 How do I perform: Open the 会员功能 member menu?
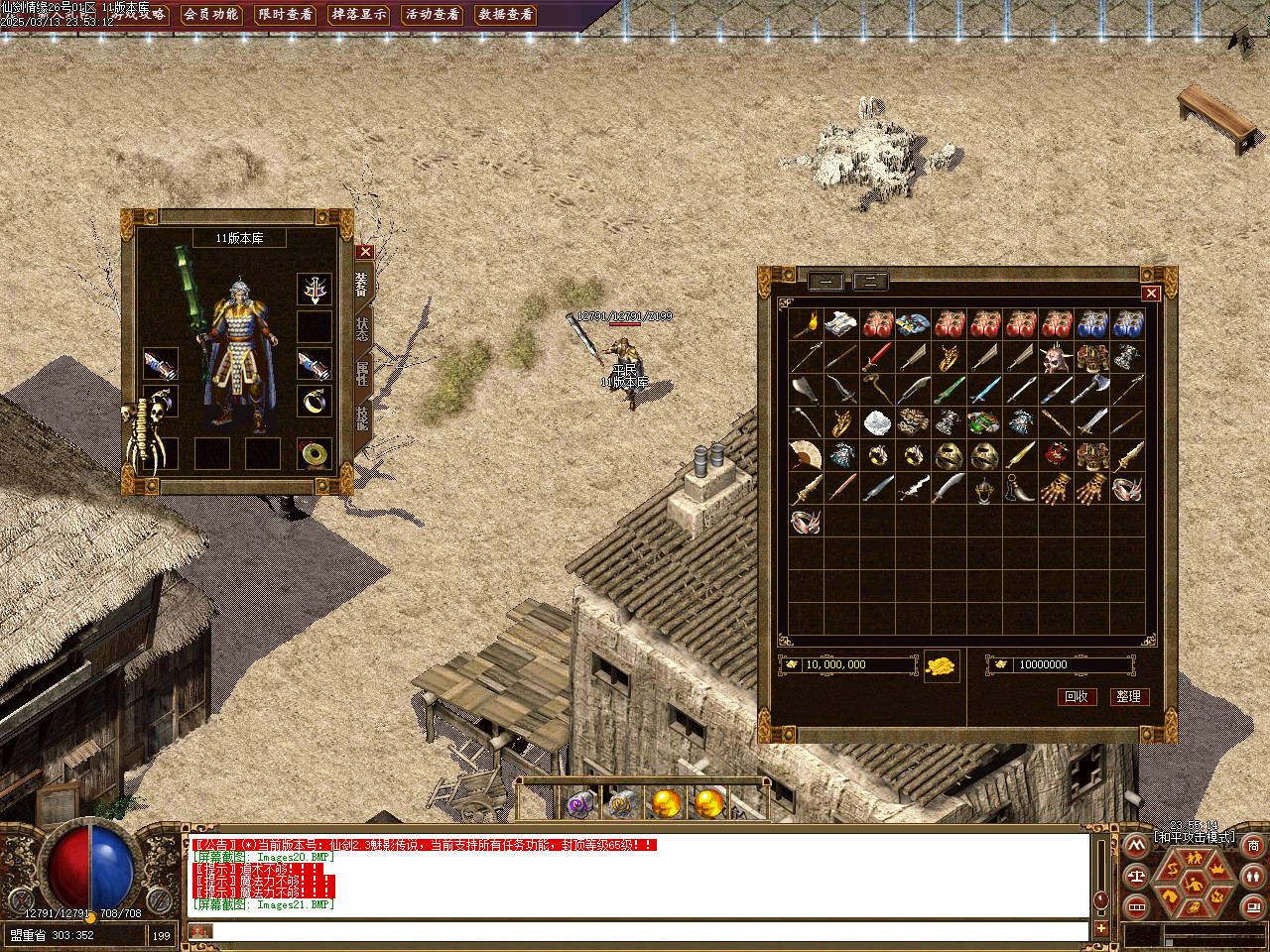211,14
